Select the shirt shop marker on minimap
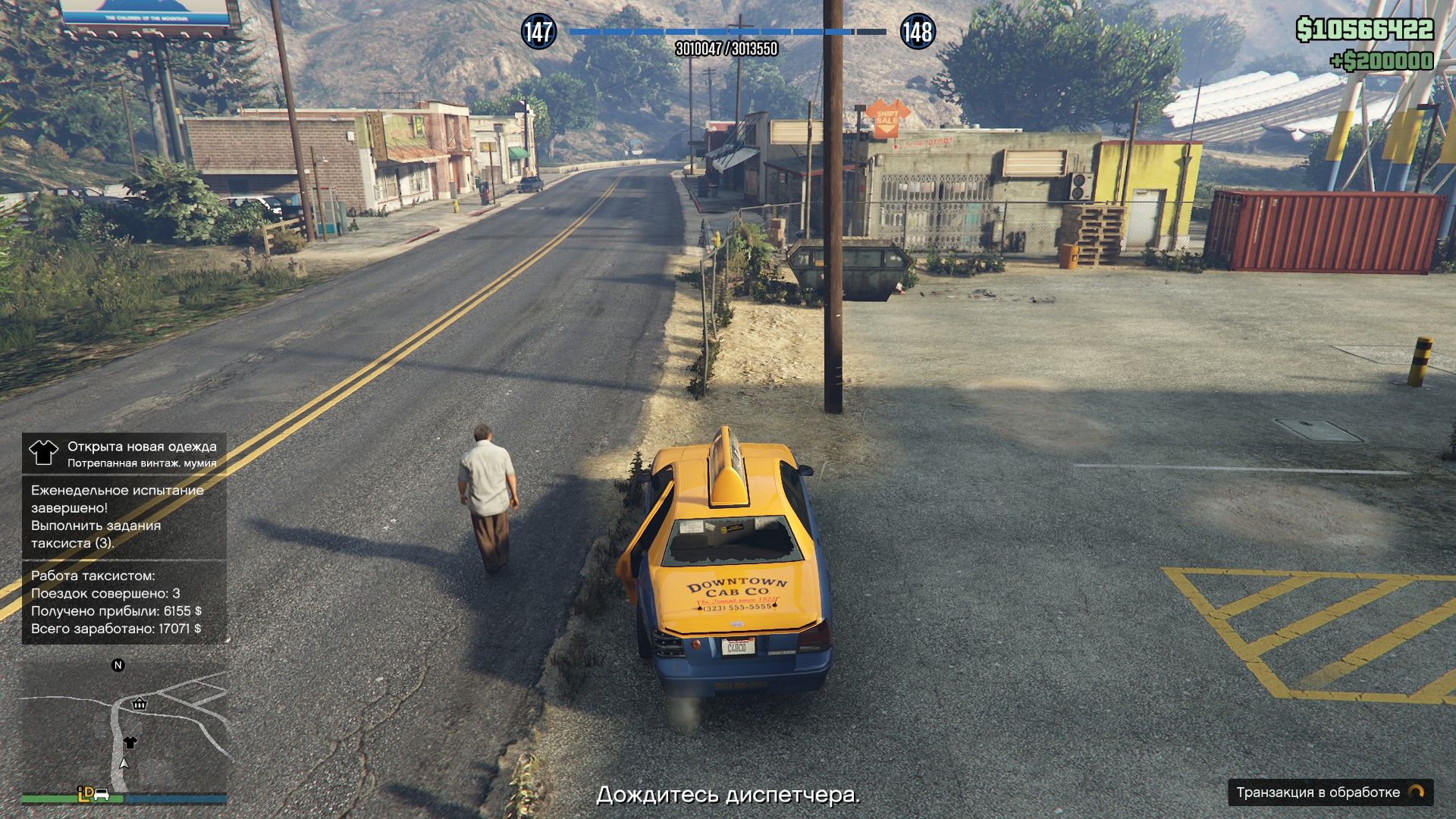The image size is (1456, 819). pyautogui.click(x=130, y=742)
